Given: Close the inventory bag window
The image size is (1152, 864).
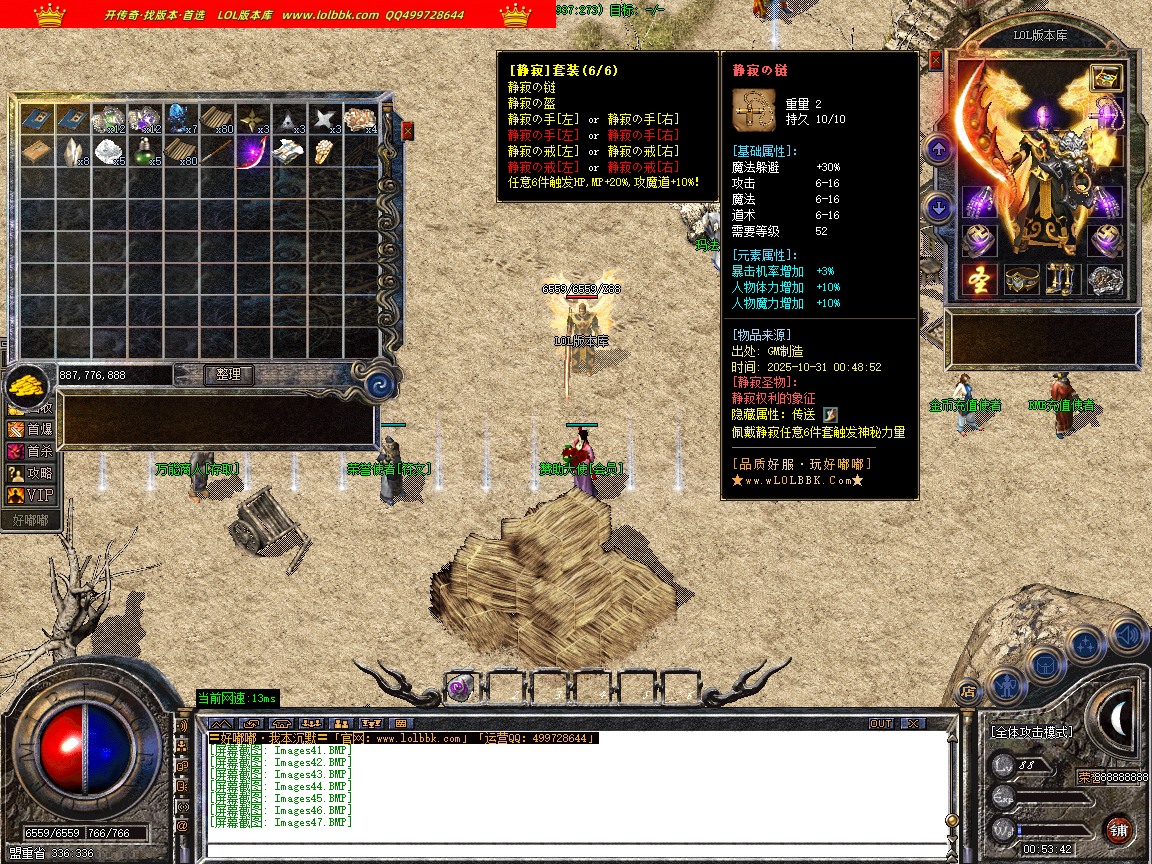Looking at the screenshot, I should [x=408, y=130].
